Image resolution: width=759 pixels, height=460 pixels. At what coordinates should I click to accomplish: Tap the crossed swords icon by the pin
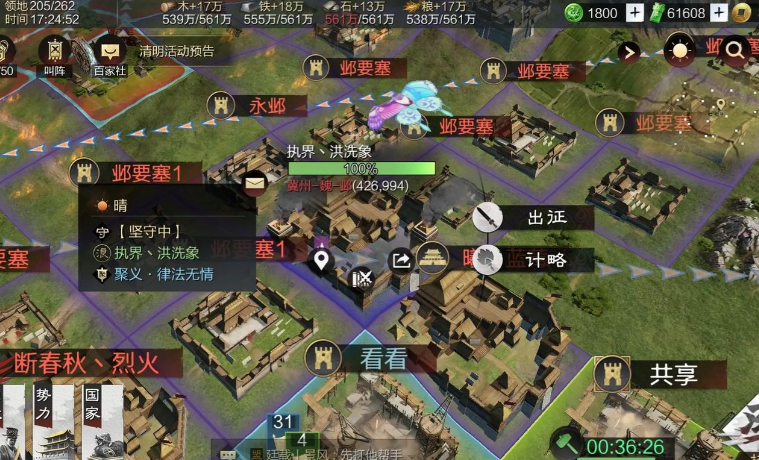364,277
